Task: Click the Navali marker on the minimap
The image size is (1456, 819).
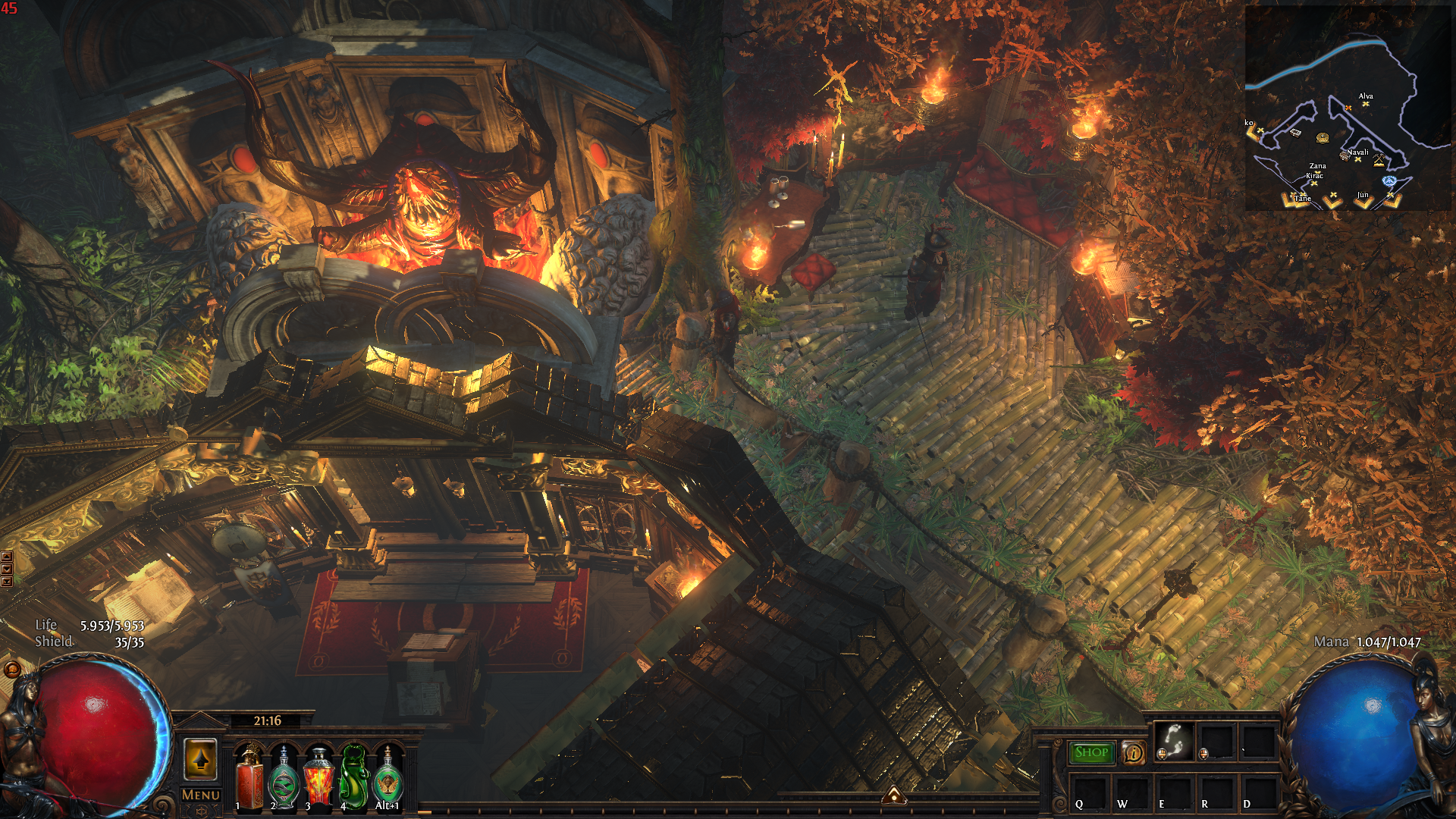Action: pyautogui.click(x=1357, y=158)
